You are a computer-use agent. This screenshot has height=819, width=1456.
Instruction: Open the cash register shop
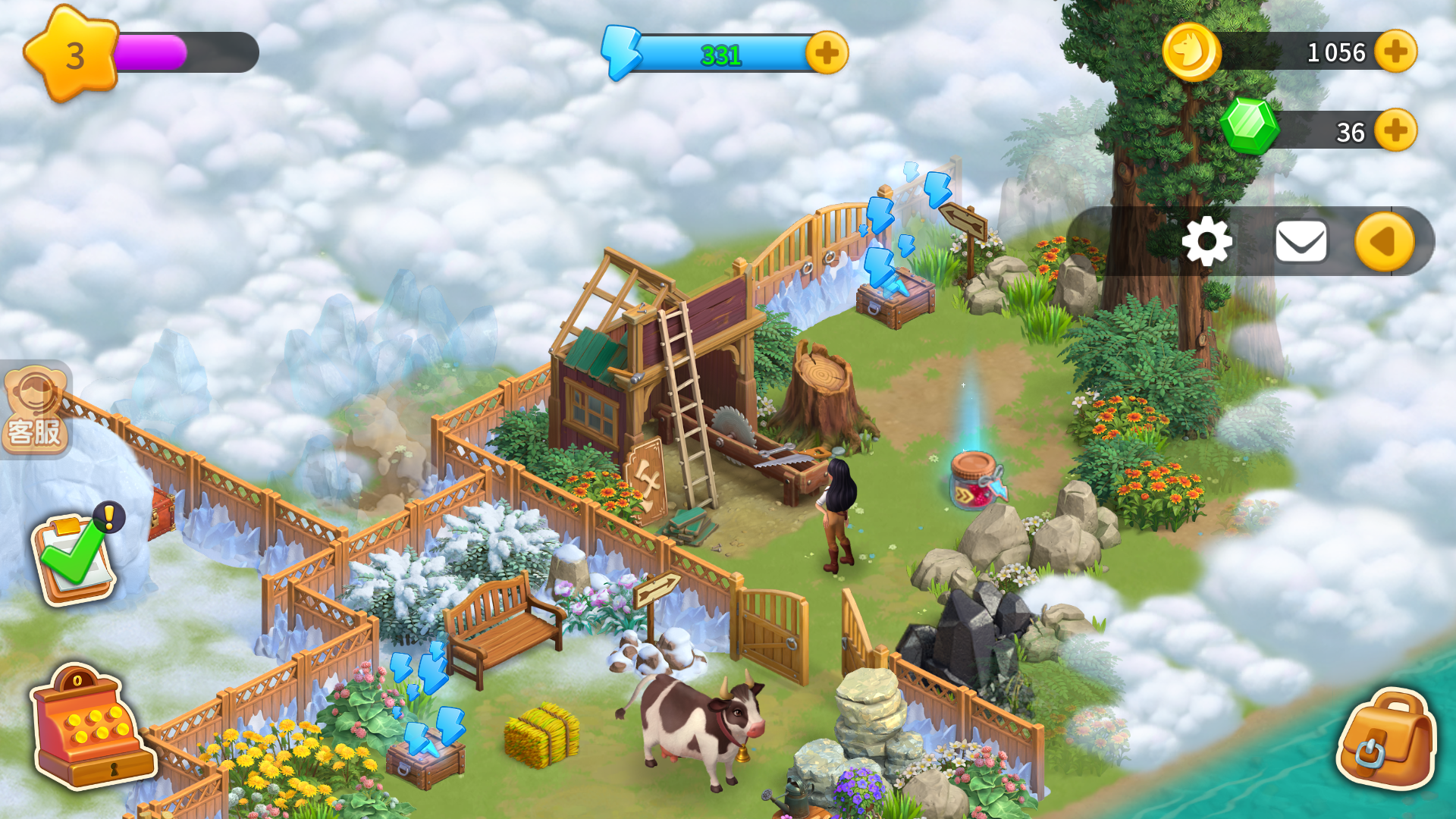coord(91,728)
